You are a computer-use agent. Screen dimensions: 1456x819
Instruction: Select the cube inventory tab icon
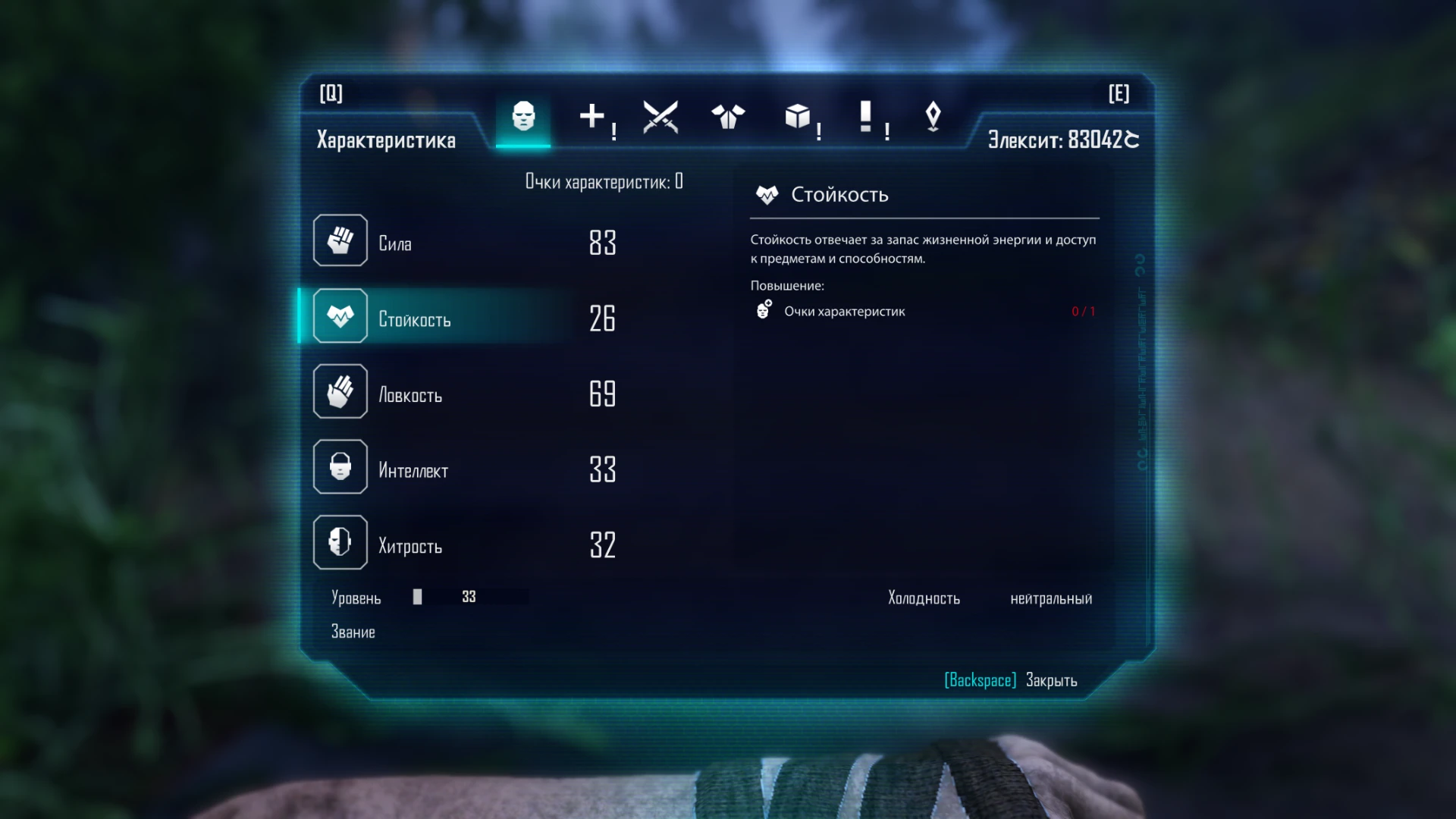(797, 115)
